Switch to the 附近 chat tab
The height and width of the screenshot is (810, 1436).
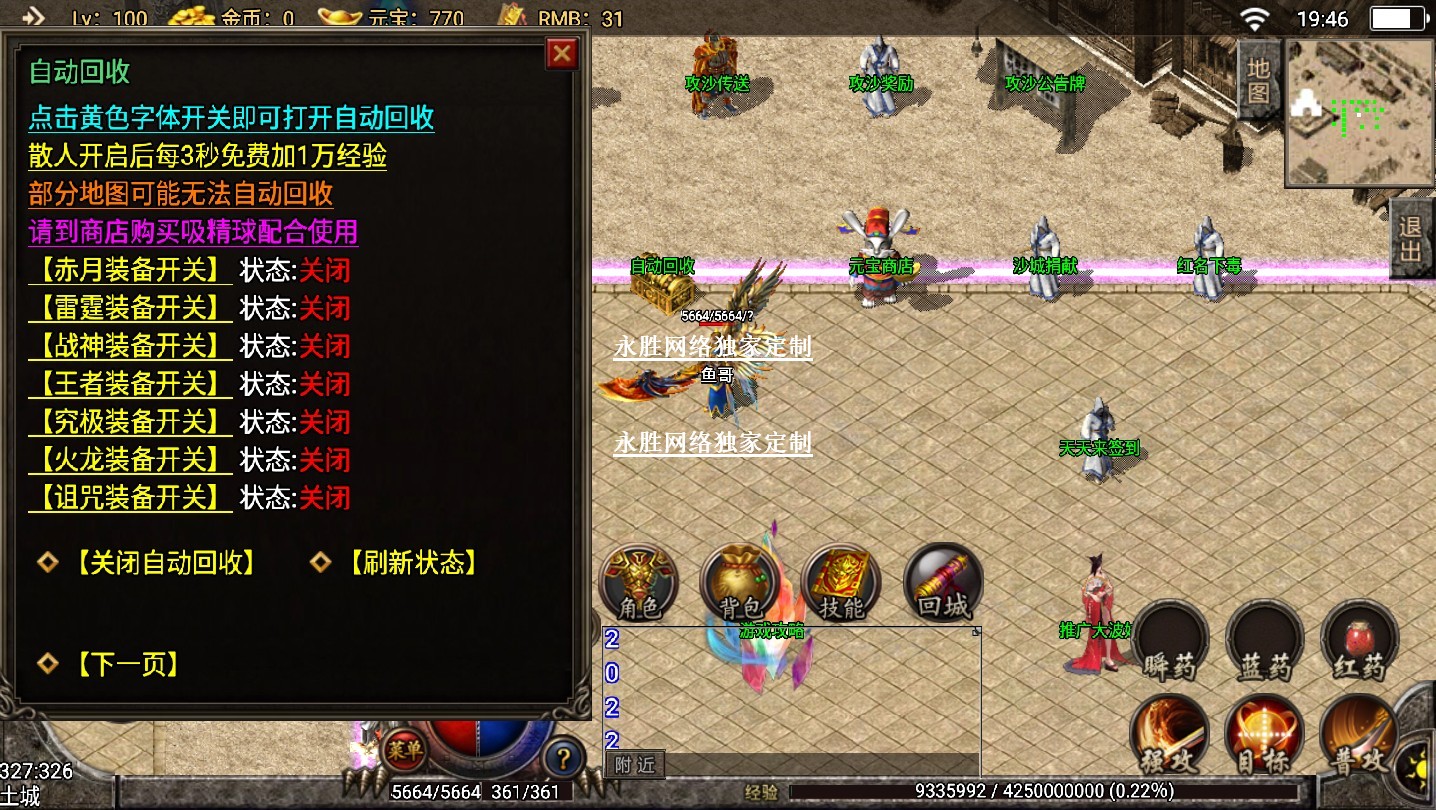tap(635, 766)
